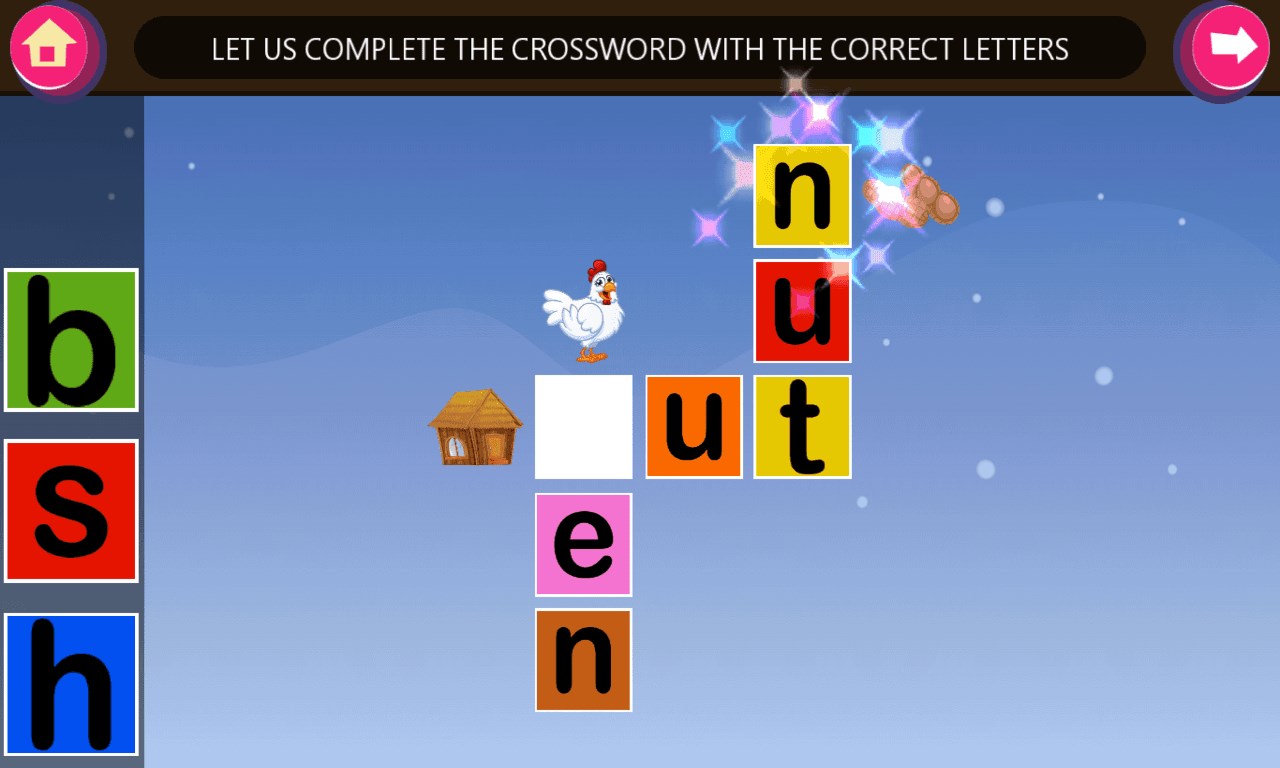Select the red letter s tile
The width and height of the screenshot is (1280, 768).
70,510
